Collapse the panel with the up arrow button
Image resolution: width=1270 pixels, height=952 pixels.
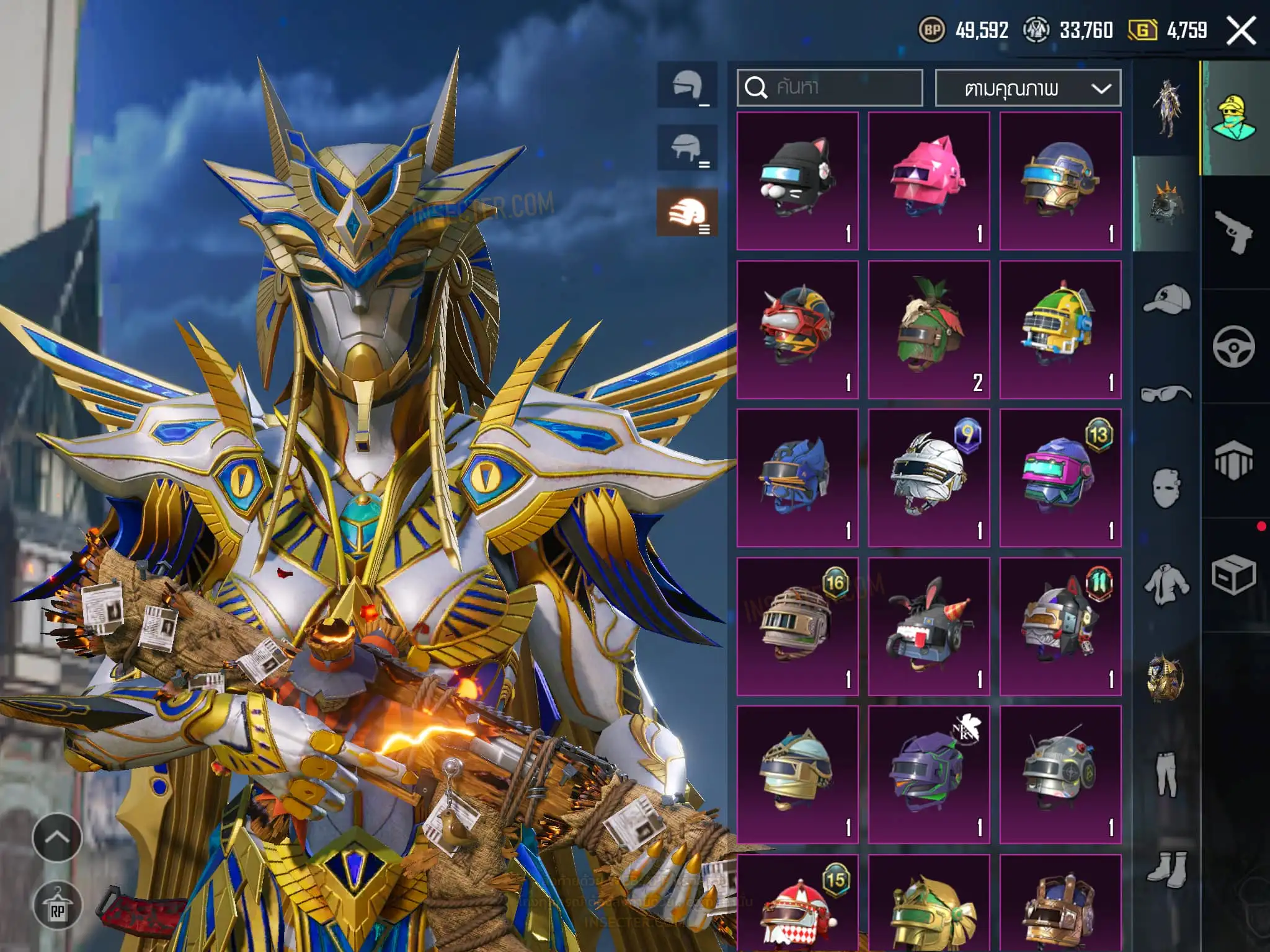[x=57, y=837]
